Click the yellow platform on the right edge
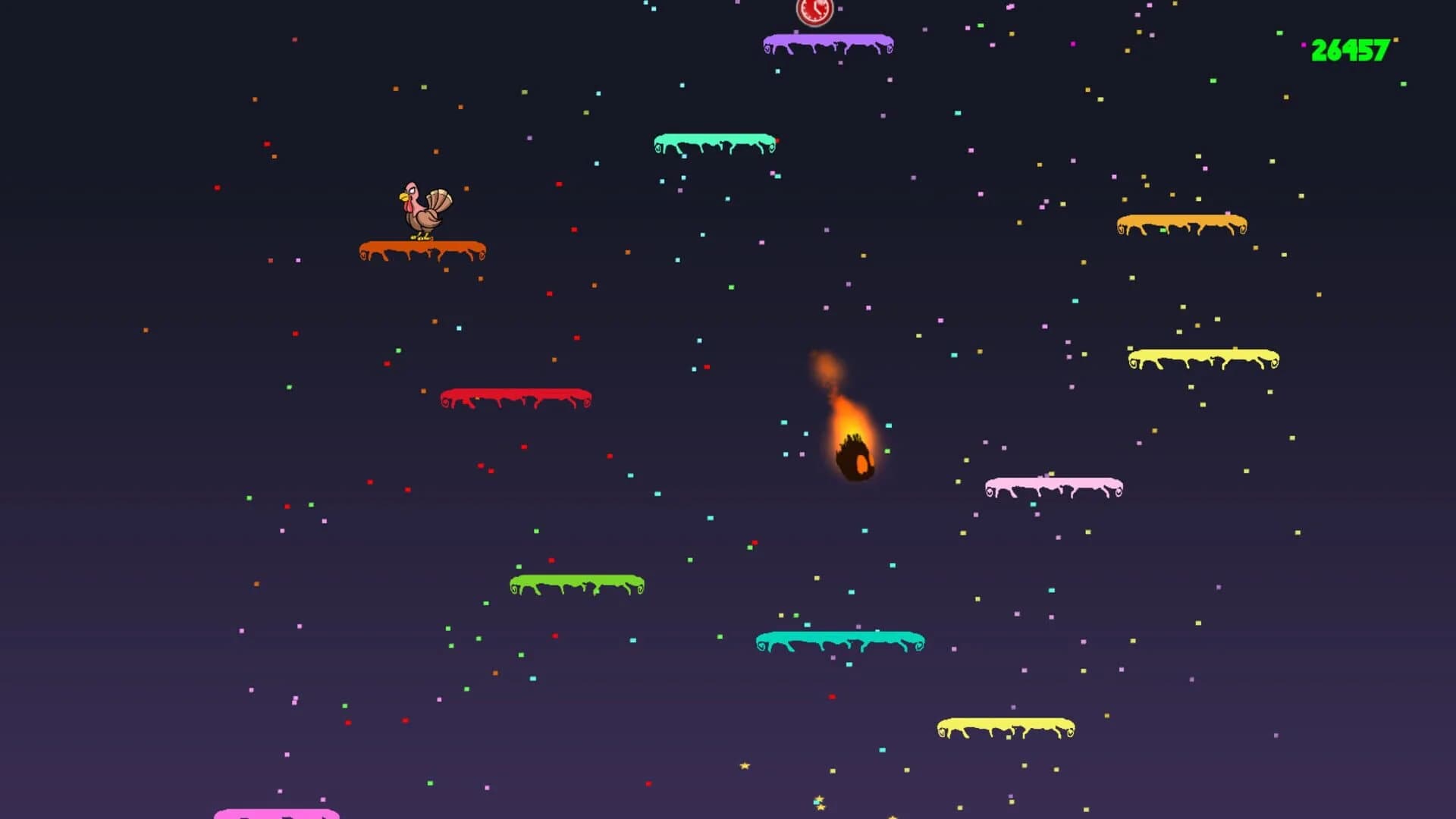Screen dimensions: 1456x819 tap(1200, 355)
